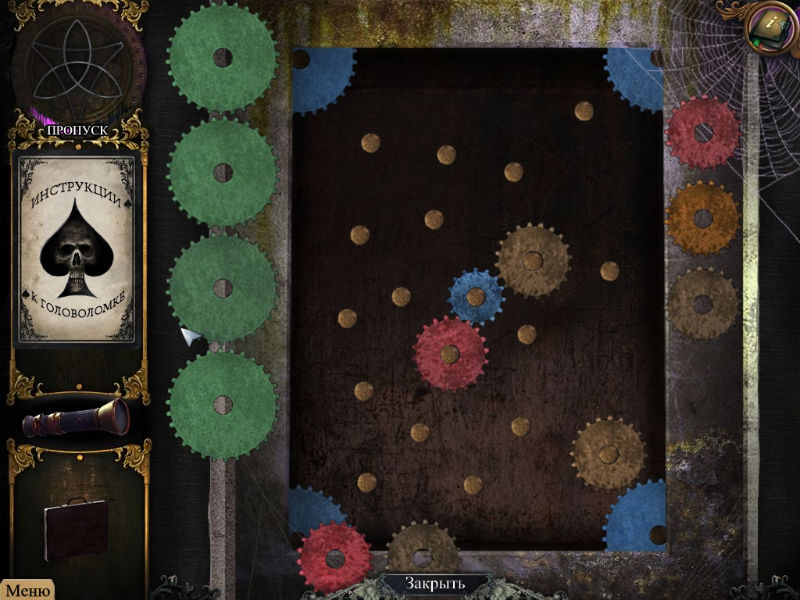Open the puzzle instructions skull card
800x600 pixels.
point(78,248)
